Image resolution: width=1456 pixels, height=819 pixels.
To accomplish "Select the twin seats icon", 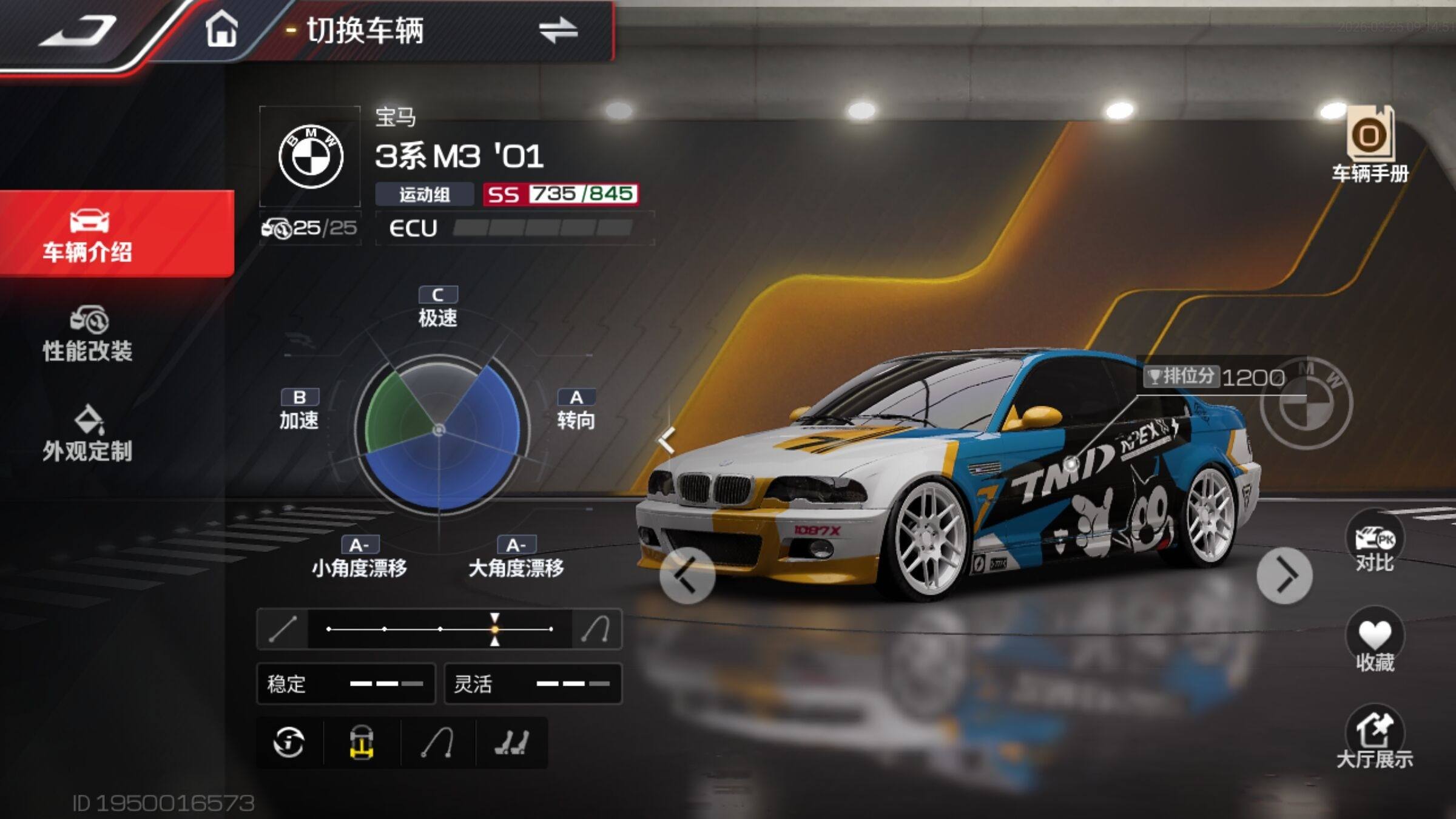I will pyautogui.click(x=512, y=743).
